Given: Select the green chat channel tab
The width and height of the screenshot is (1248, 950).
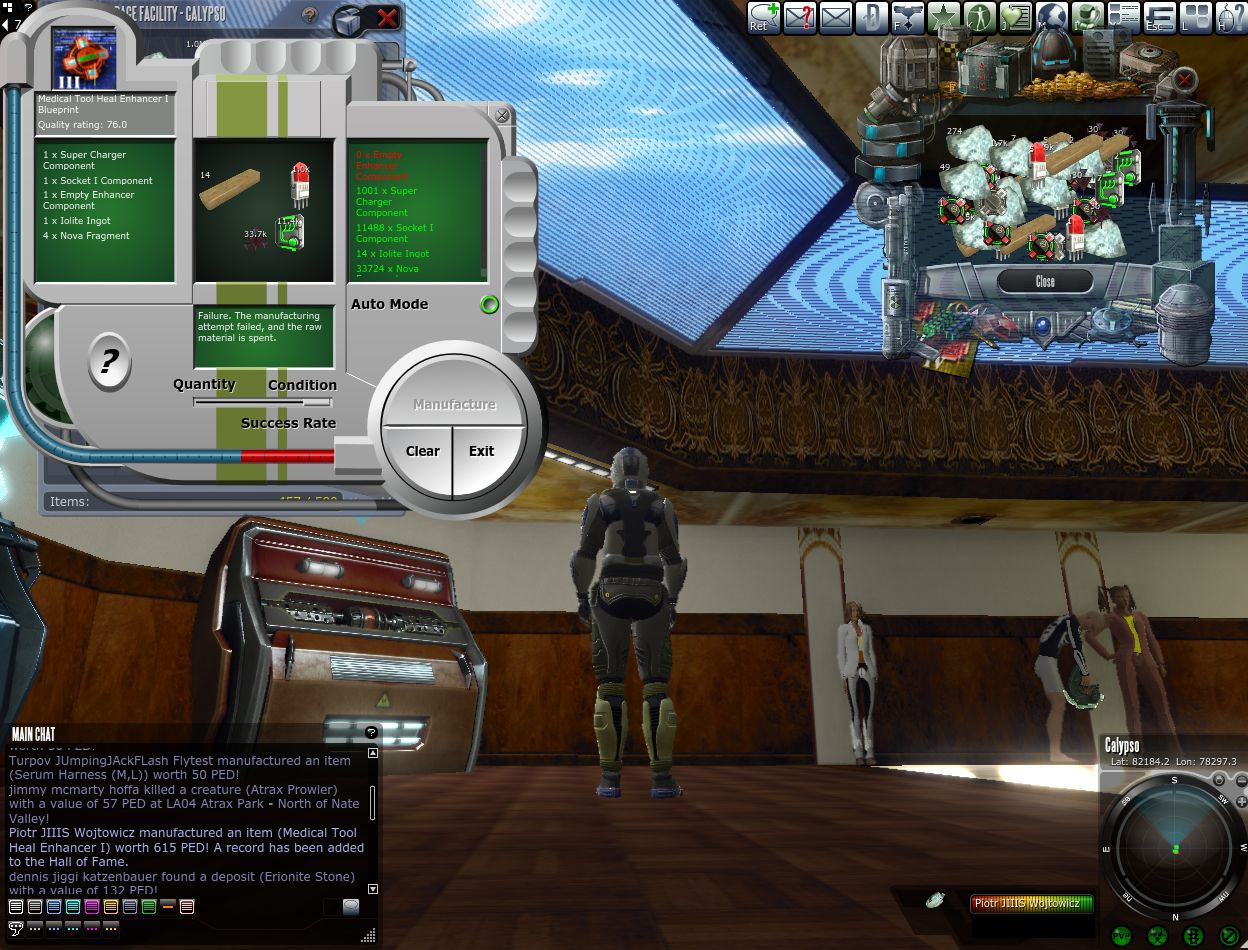Looking at the screenshot, I should click(x=149, y=907).
